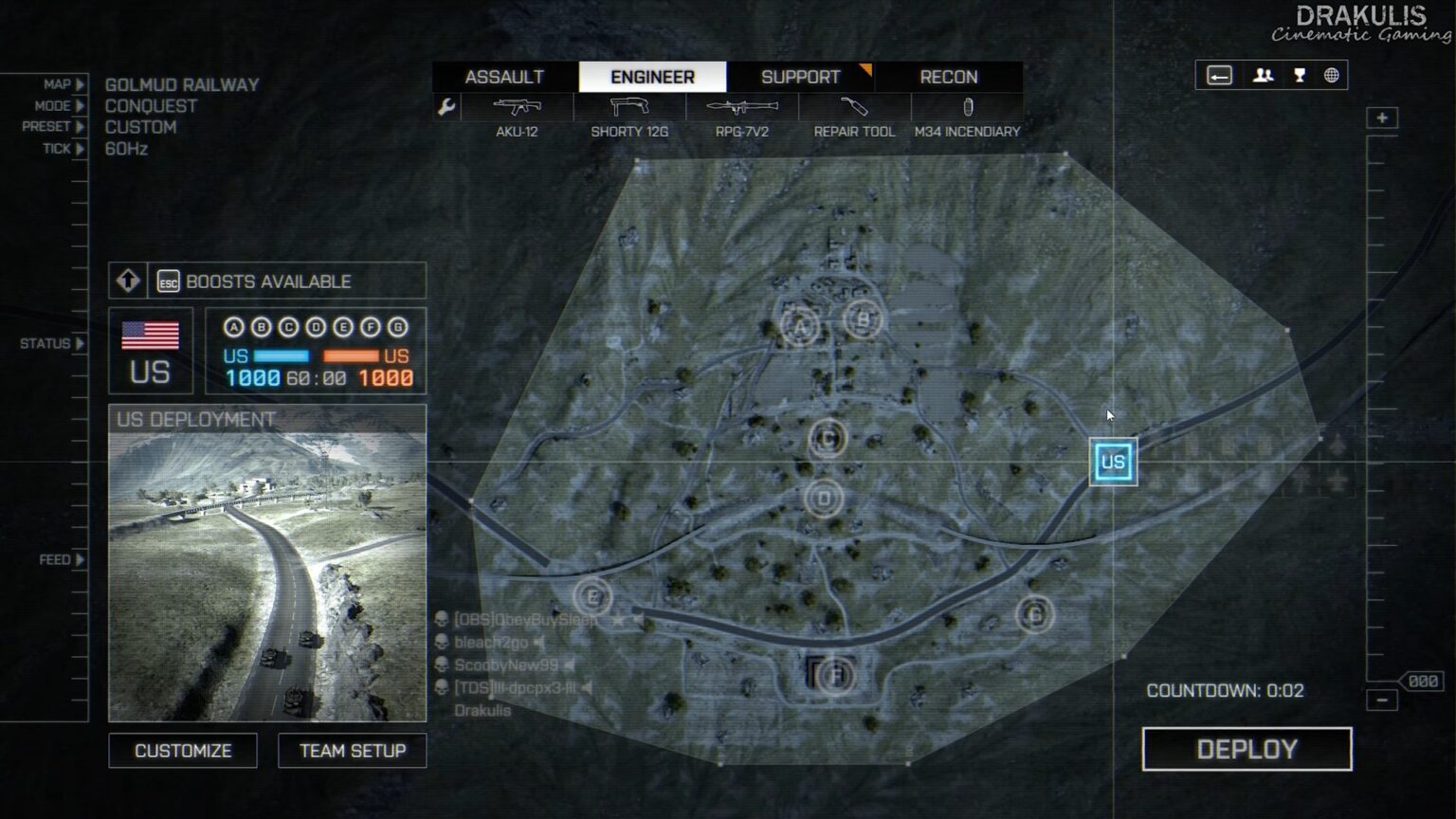This screenshot has height=819, width=1456.
Task: Switch to the ENGINEER tab
Action: click(x=651, y=77)
